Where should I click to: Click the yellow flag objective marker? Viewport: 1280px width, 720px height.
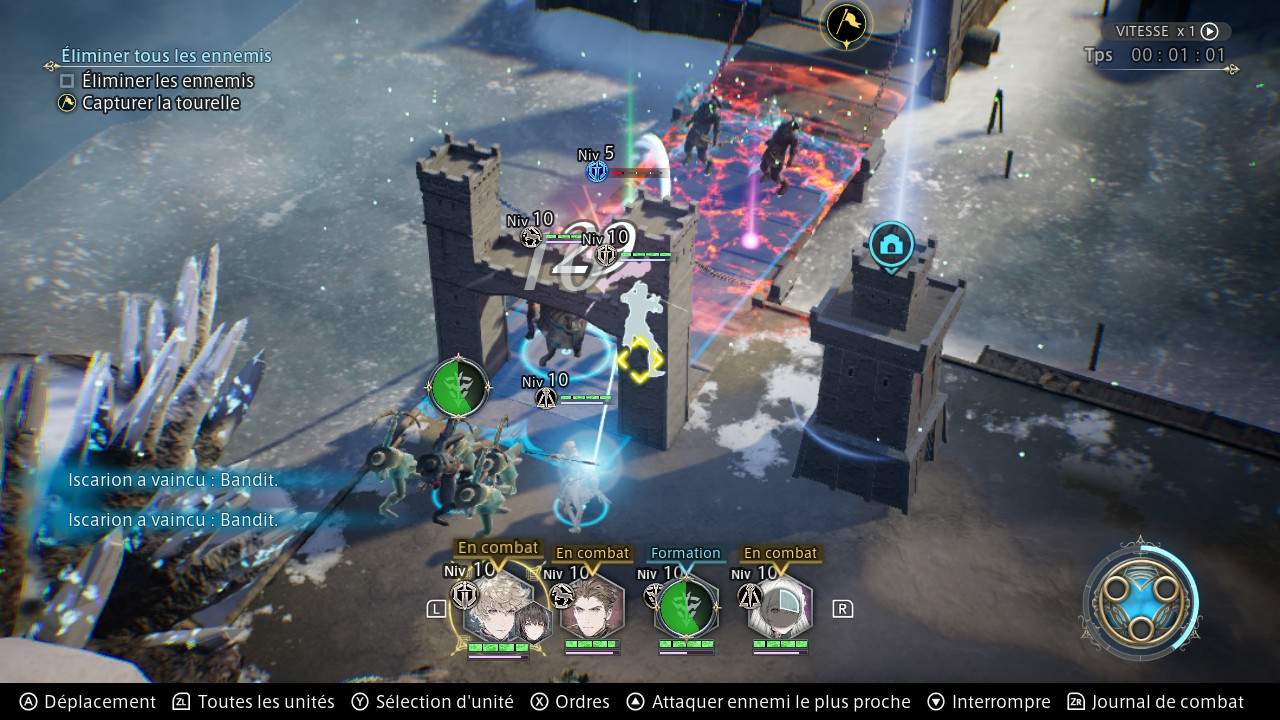coord(846,24)
